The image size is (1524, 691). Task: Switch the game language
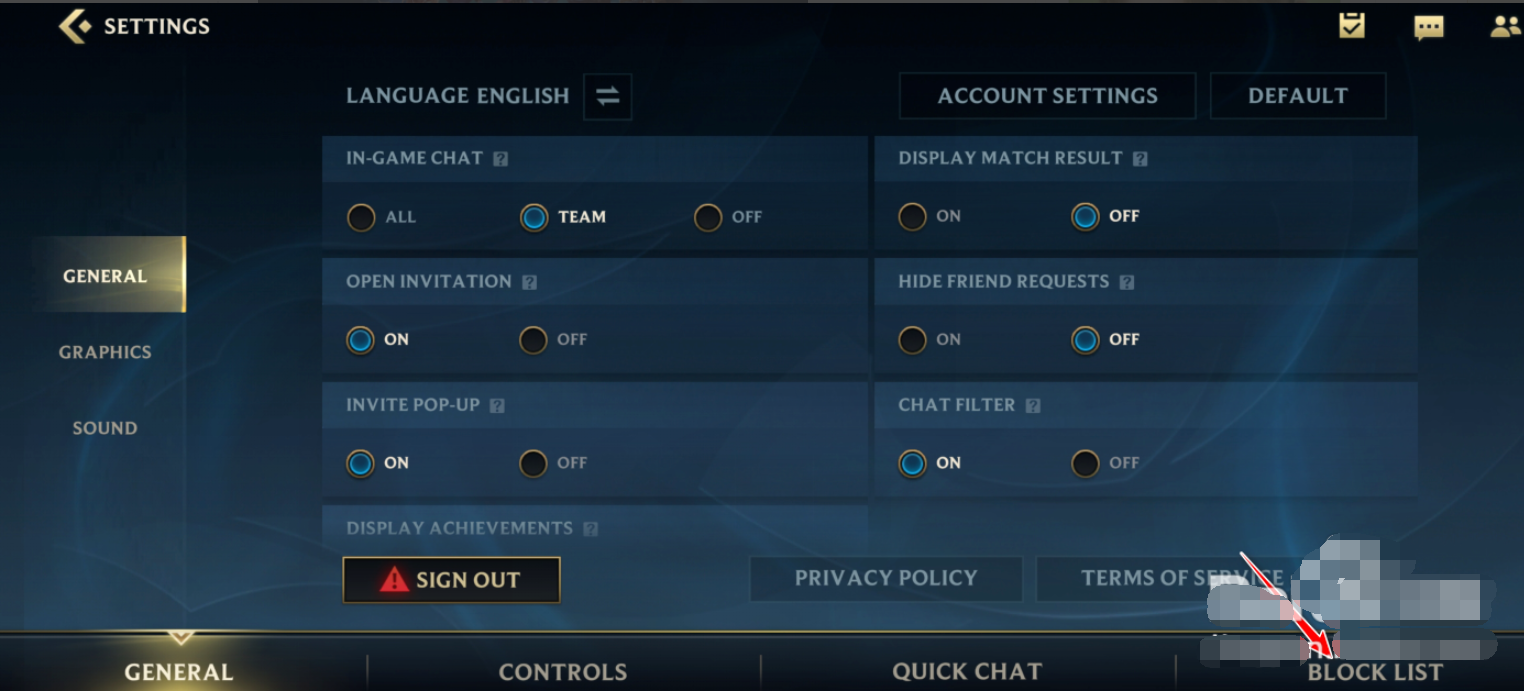pyautogui.click(x=607, y=96)
